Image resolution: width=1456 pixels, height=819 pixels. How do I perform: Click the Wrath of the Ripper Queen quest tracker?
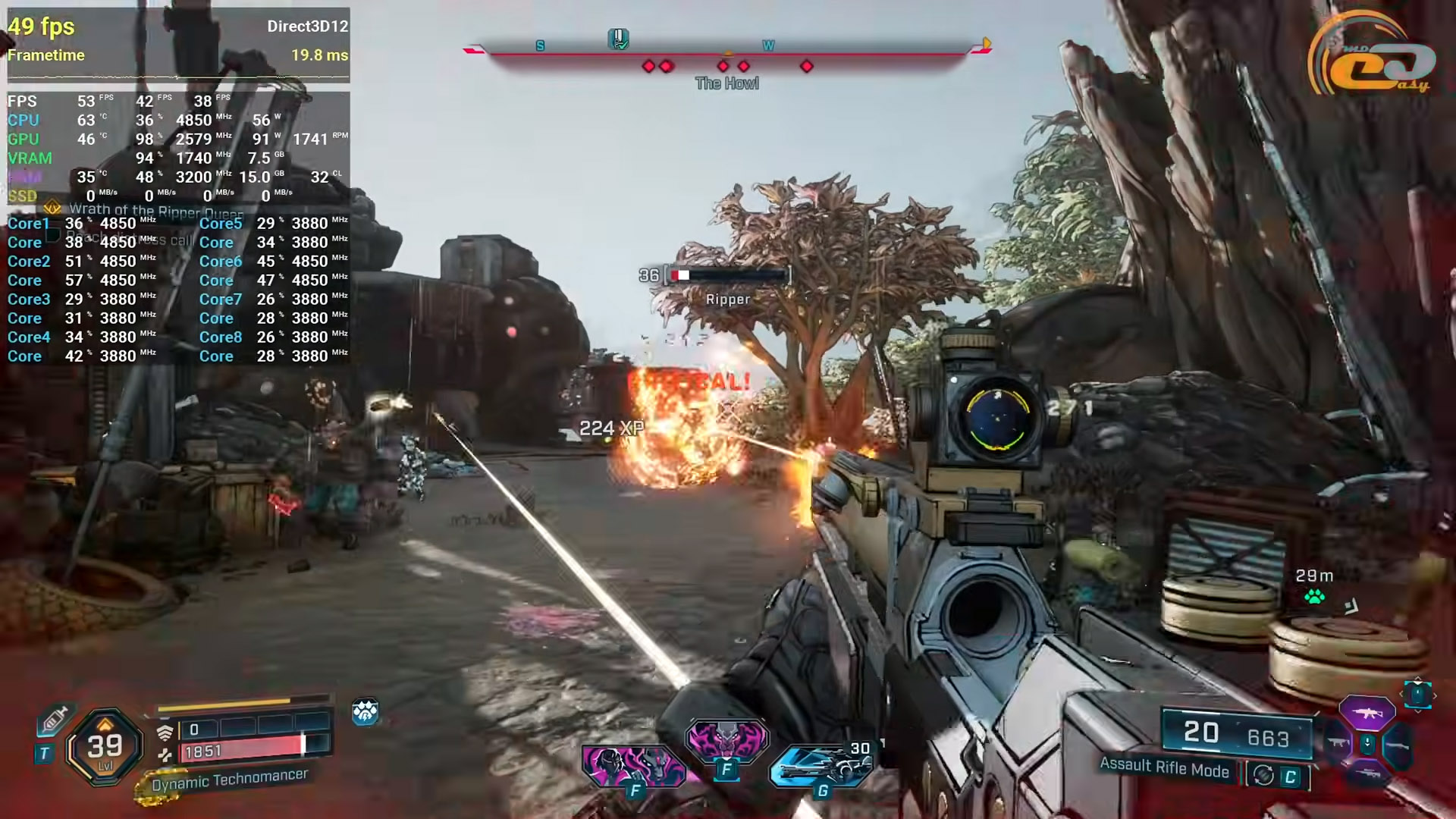(x=155, y=210)
